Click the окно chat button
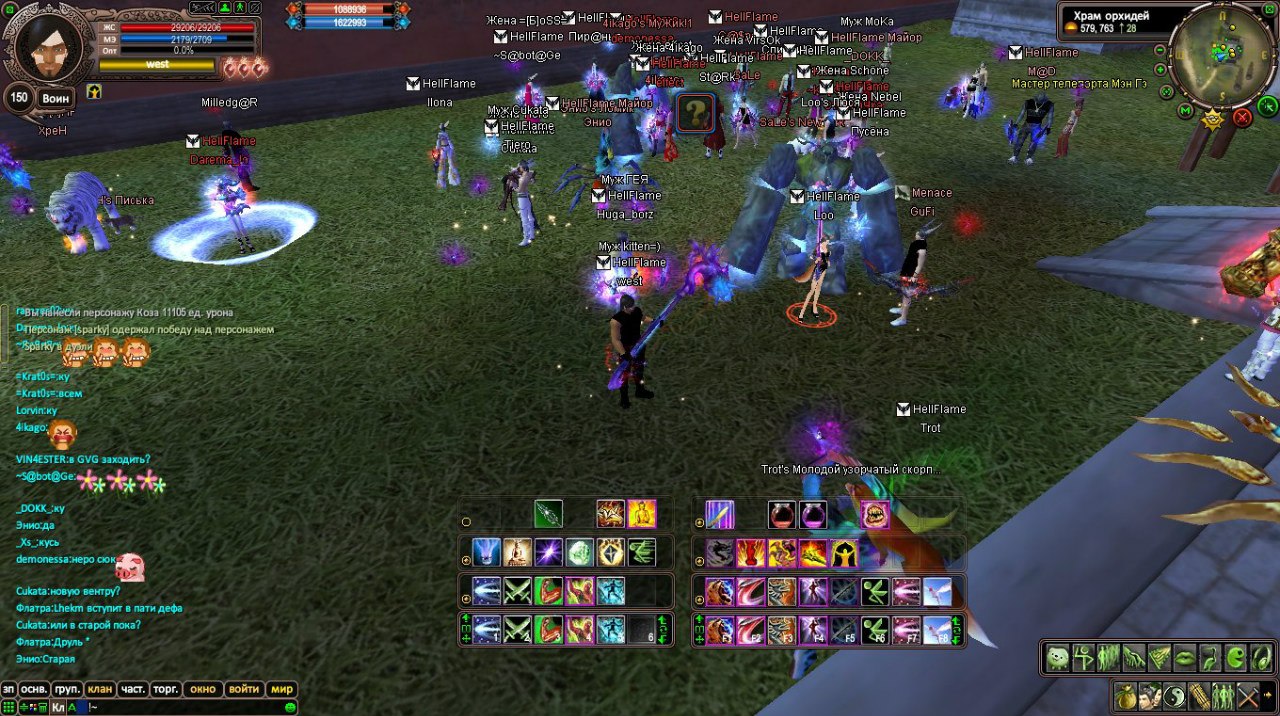Viewport: 1280px width, 716px height. pos(203,689)
